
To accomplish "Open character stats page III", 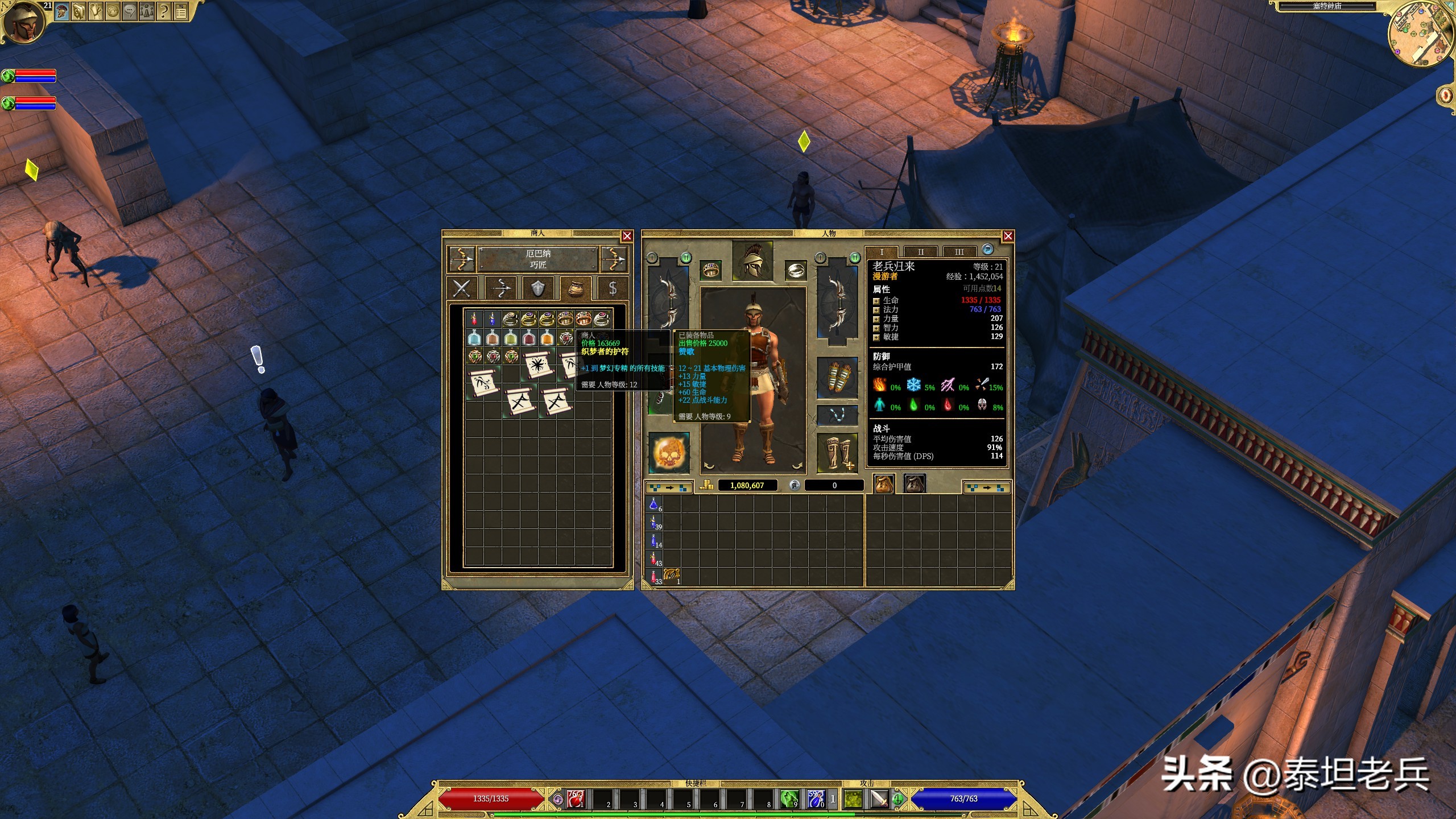I will [959, 251].
